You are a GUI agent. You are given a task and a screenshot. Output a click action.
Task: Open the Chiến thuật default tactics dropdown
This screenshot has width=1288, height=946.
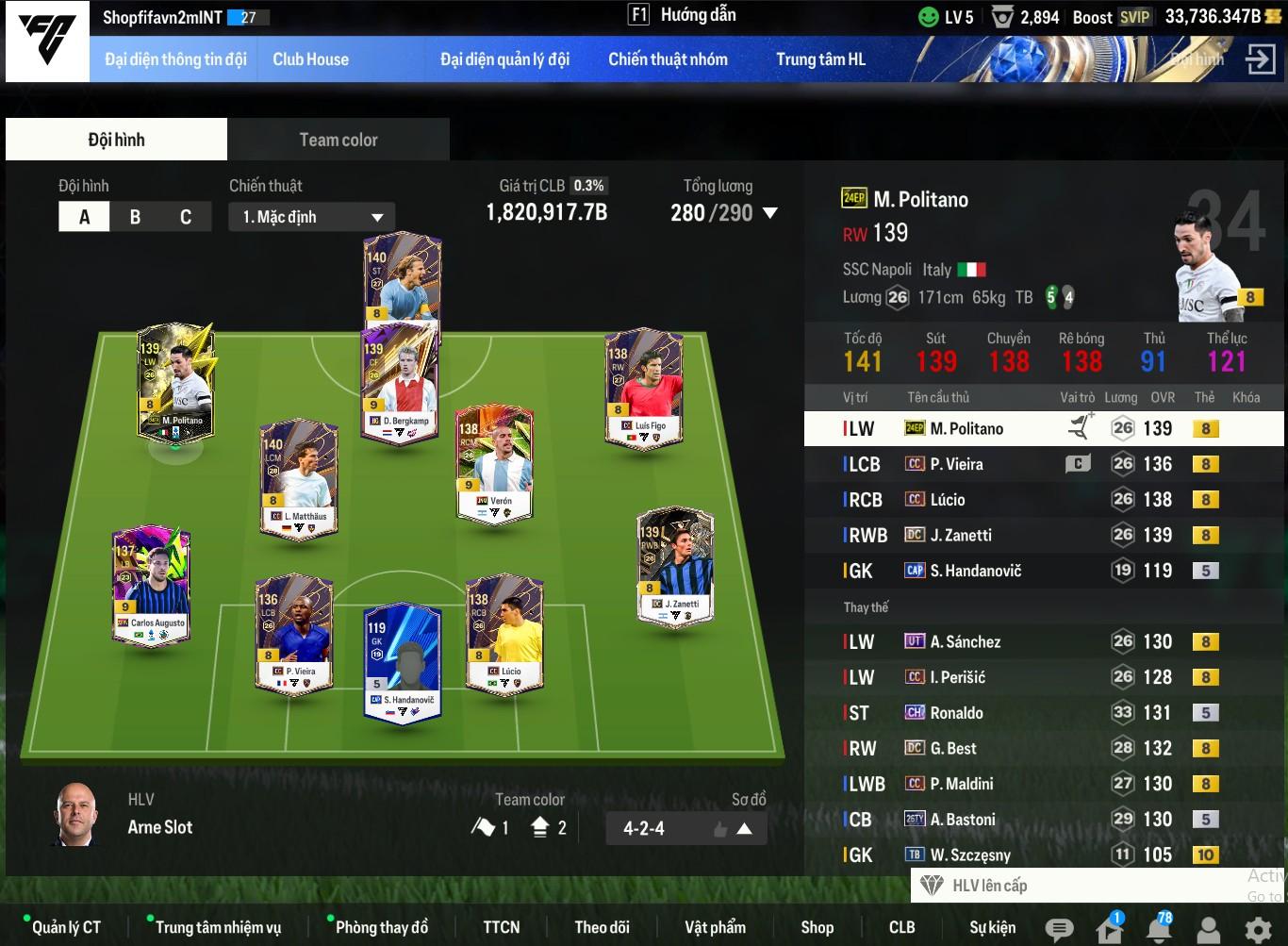pyautogui.click(x=311, y=217)
